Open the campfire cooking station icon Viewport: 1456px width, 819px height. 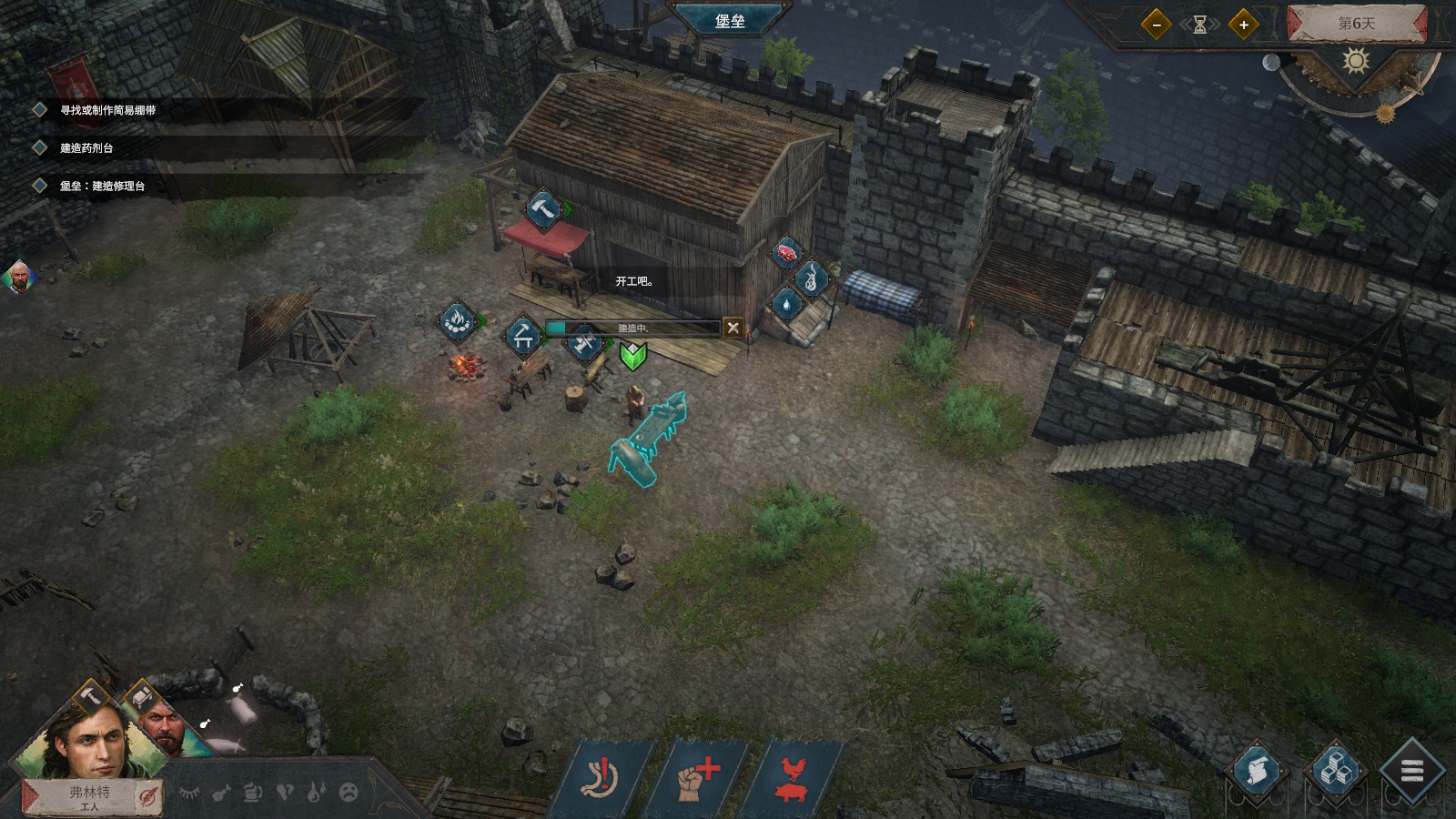coord(458,320)
